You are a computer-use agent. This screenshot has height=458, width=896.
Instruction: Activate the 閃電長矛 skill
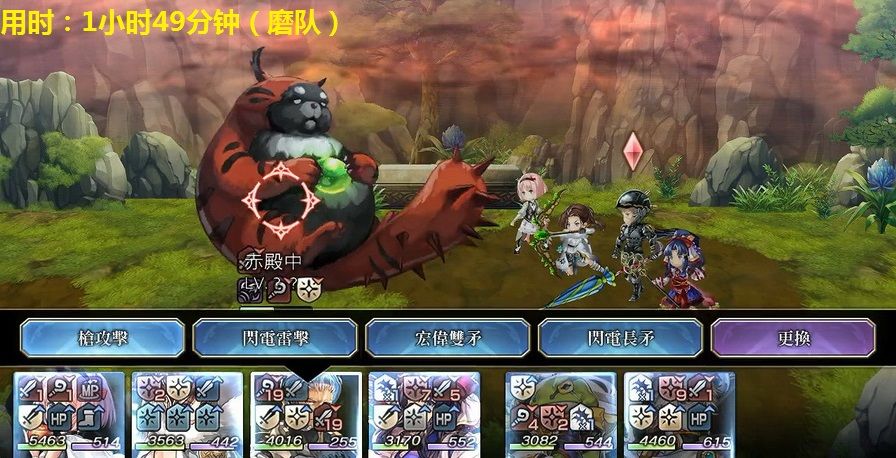point(621,338)
